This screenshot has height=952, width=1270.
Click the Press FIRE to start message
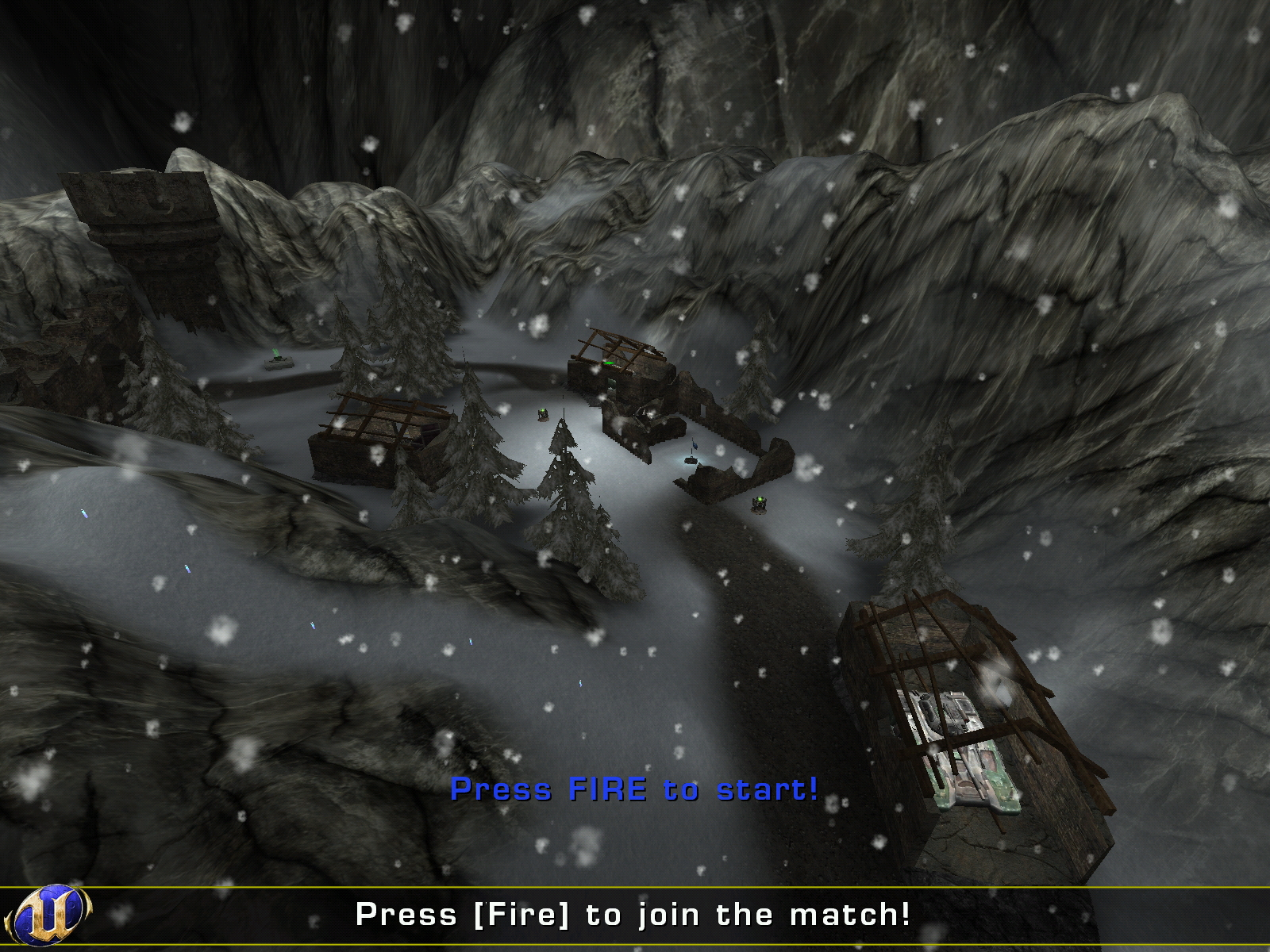click(x=633, y=789)
